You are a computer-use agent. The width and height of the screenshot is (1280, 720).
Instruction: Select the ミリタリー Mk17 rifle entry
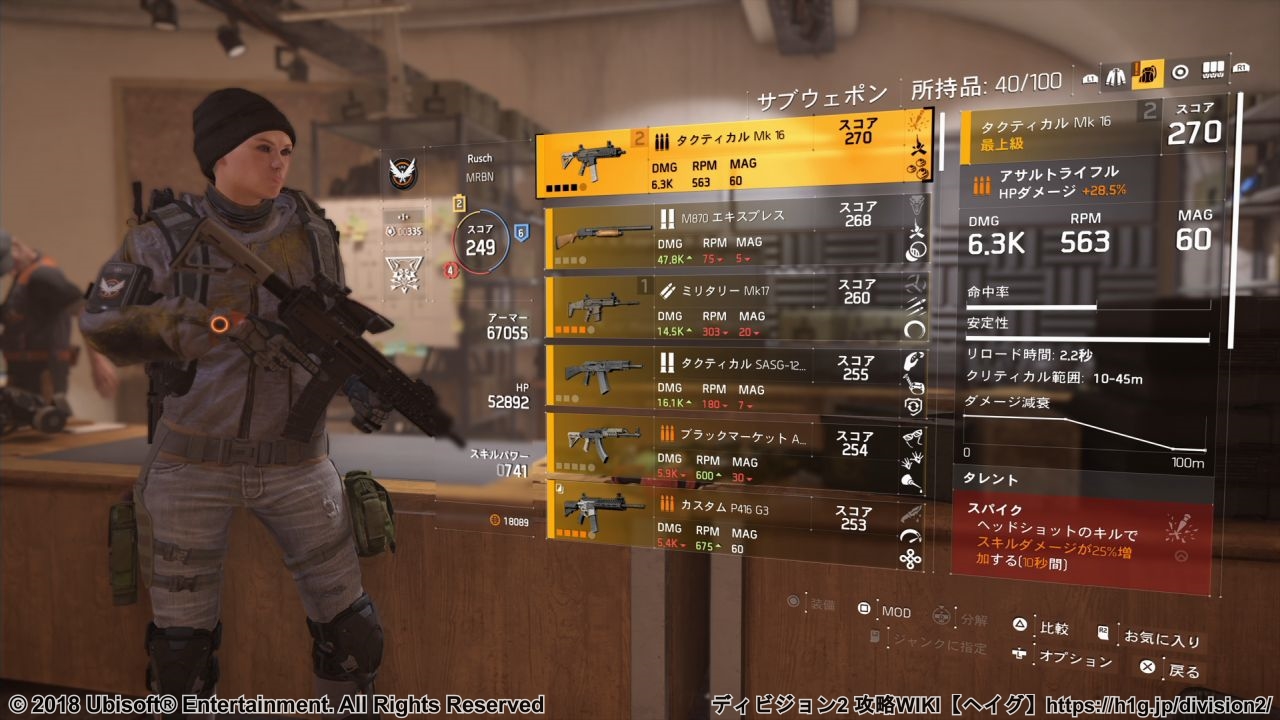[x=735, y=307]
